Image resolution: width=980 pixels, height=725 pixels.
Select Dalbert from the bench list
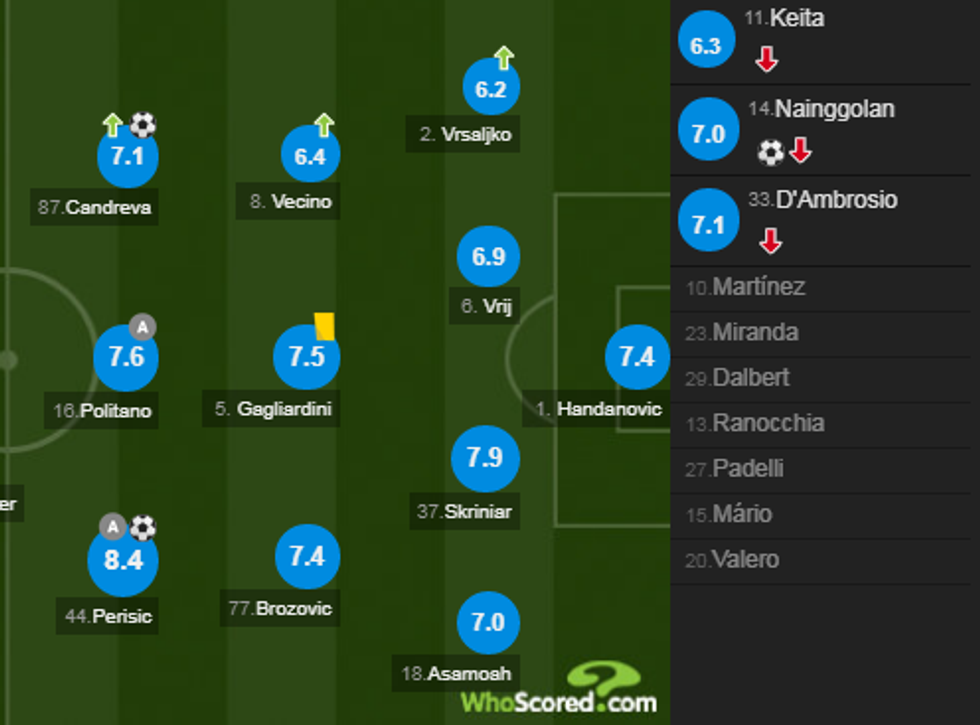point(750,378)
